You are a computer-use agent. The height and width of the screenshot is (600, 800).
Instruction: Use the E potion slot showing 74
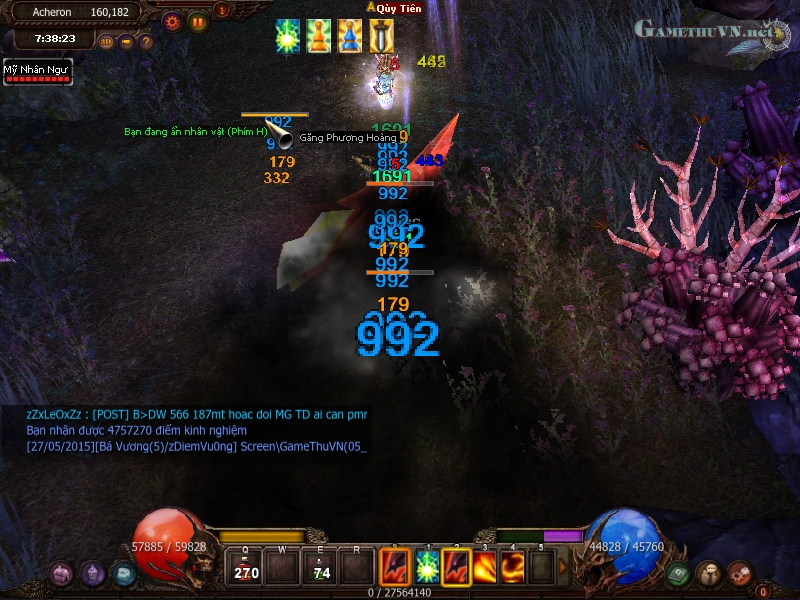[320, 568]
